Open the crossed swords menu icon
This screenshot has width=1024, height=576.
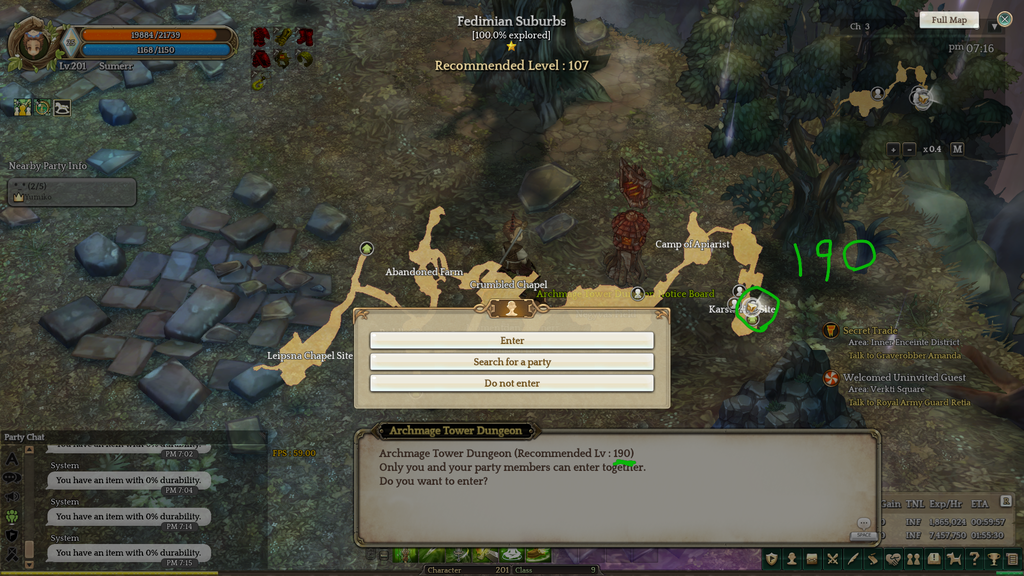click(832, 559)
